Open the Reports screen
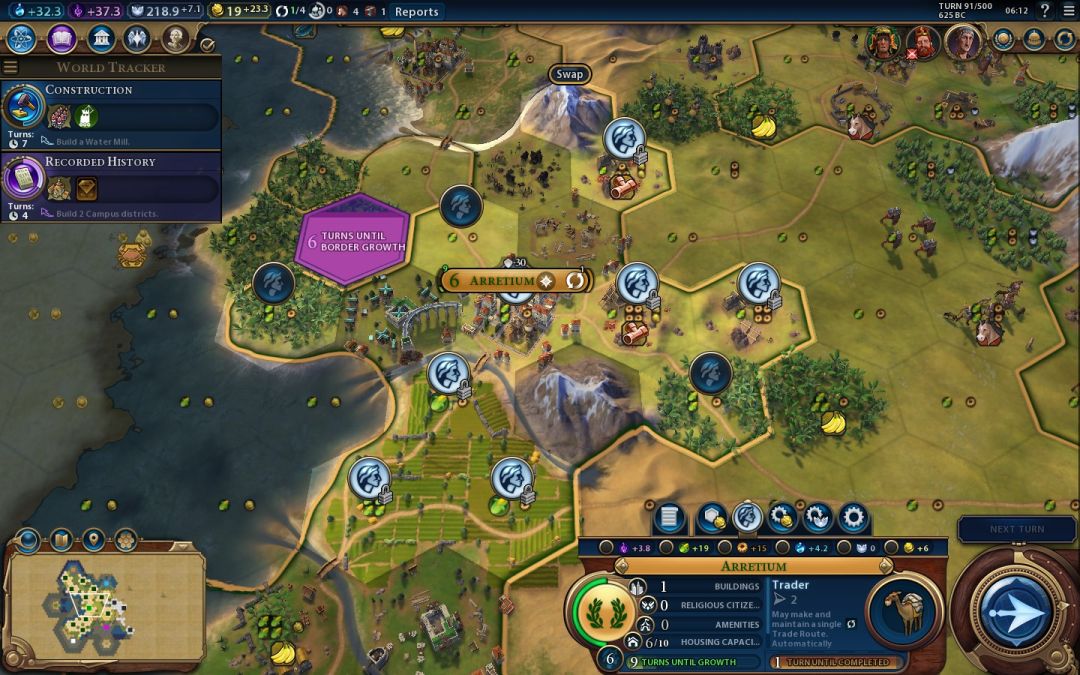1080x675 pixels. (x=416, y=12)
